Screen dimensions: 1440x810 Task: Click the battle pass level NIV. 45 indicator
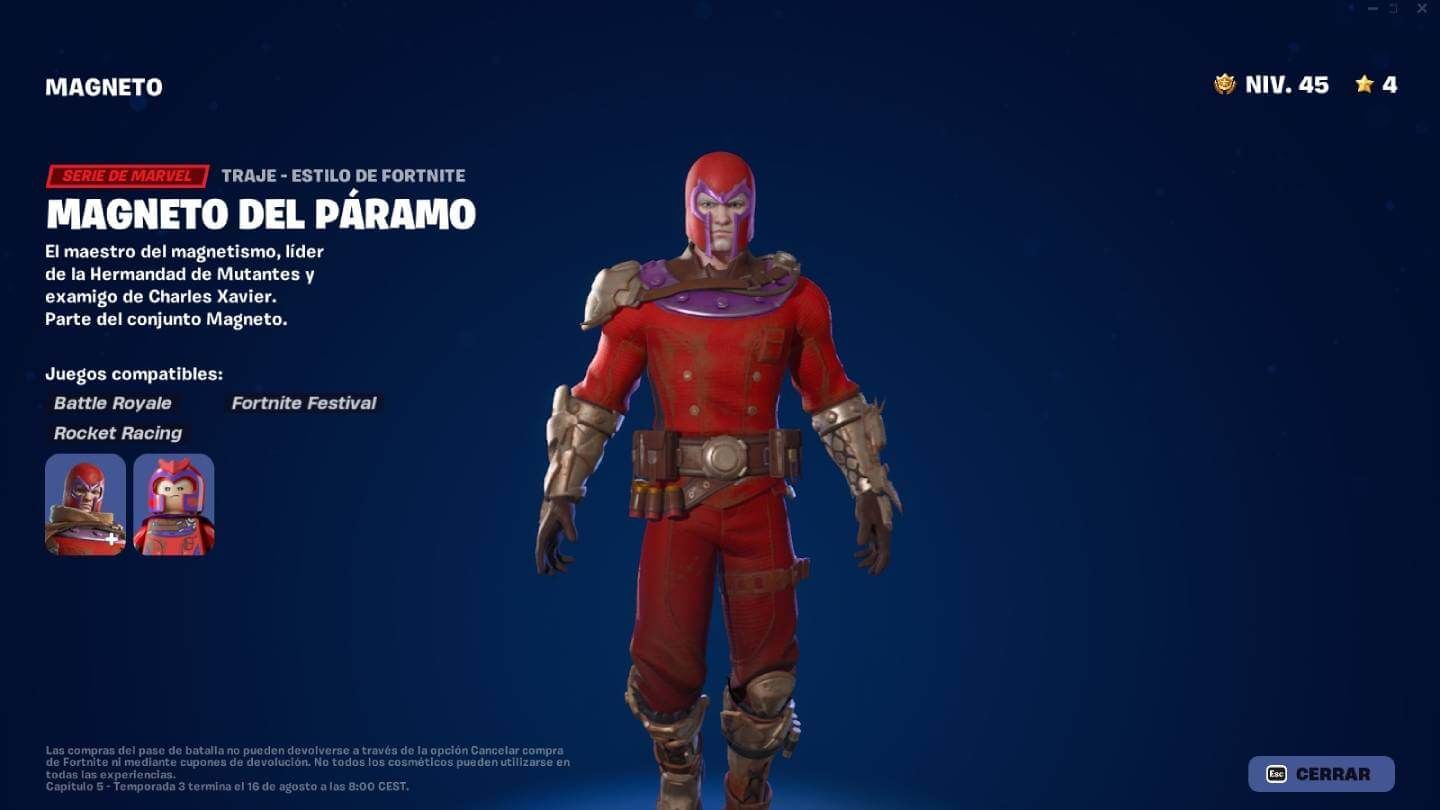click(x=1285, y=85)
